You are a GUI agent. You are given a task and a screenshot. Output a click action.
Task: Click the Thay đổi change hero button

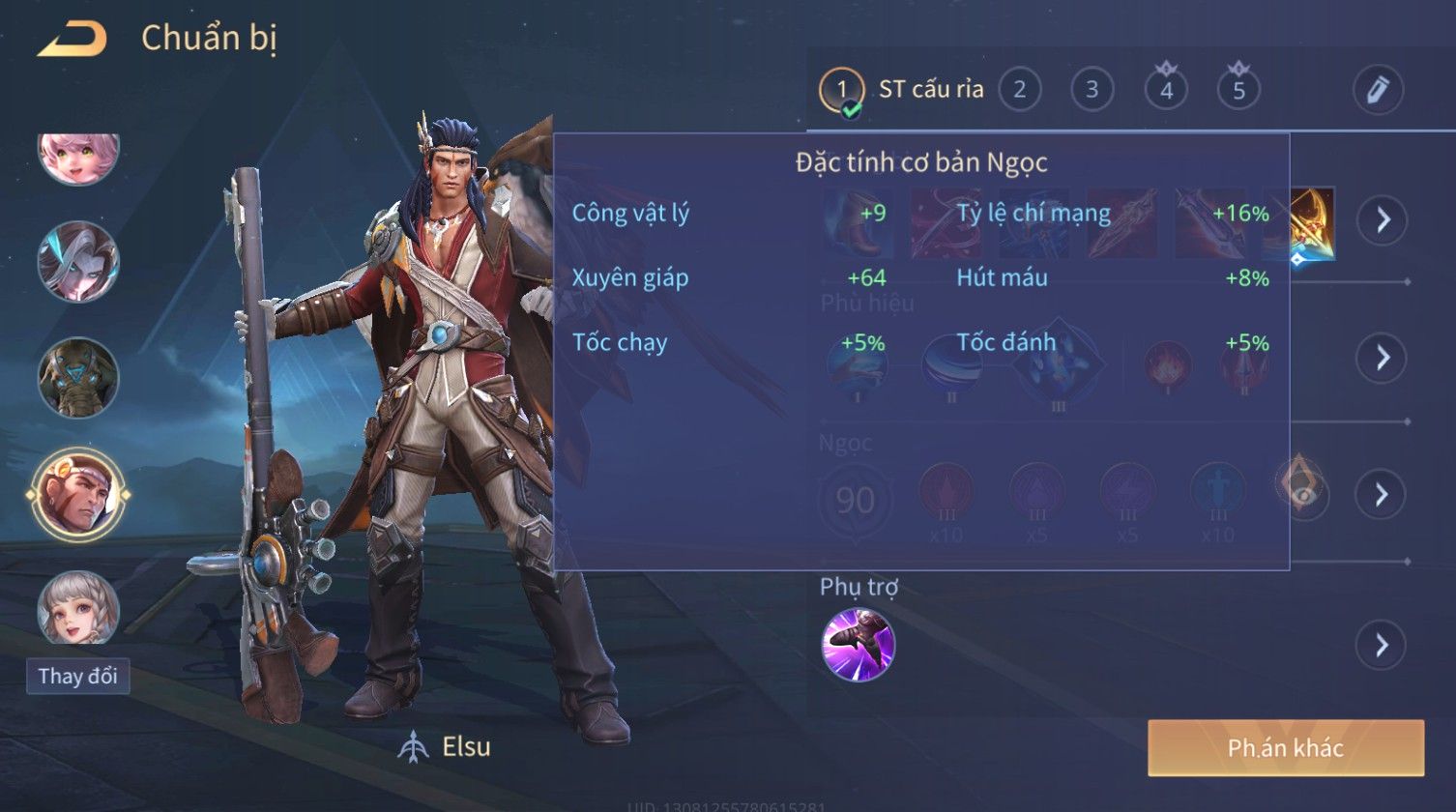click(x=77, y=676)
